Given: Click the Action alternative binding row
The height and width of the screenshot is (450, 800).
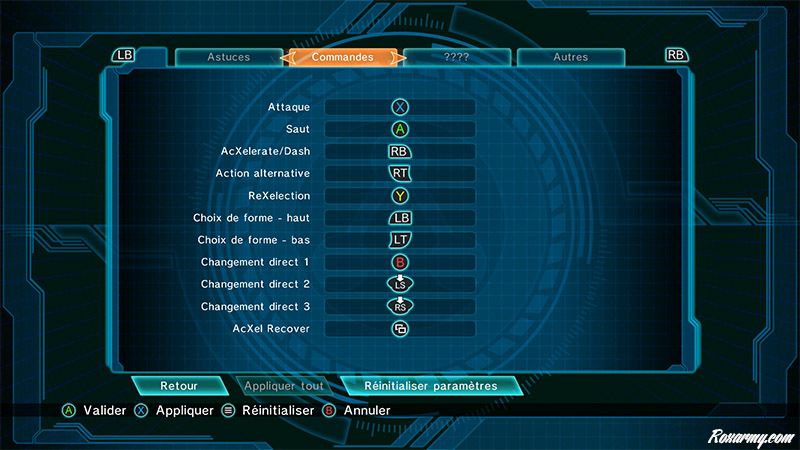Looking at the screenshot, I should 400,173.
